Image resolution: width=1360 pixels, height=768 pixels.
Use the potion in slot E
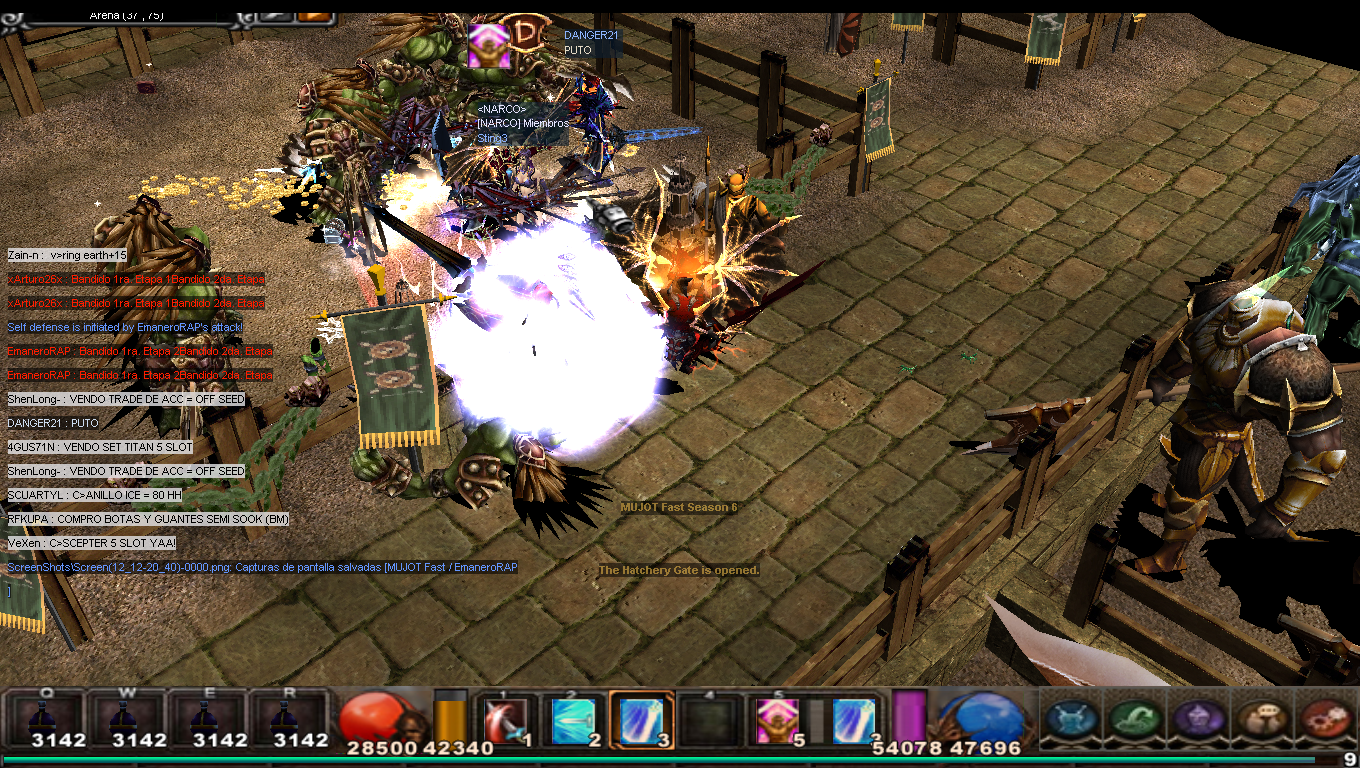coord(207,718)
